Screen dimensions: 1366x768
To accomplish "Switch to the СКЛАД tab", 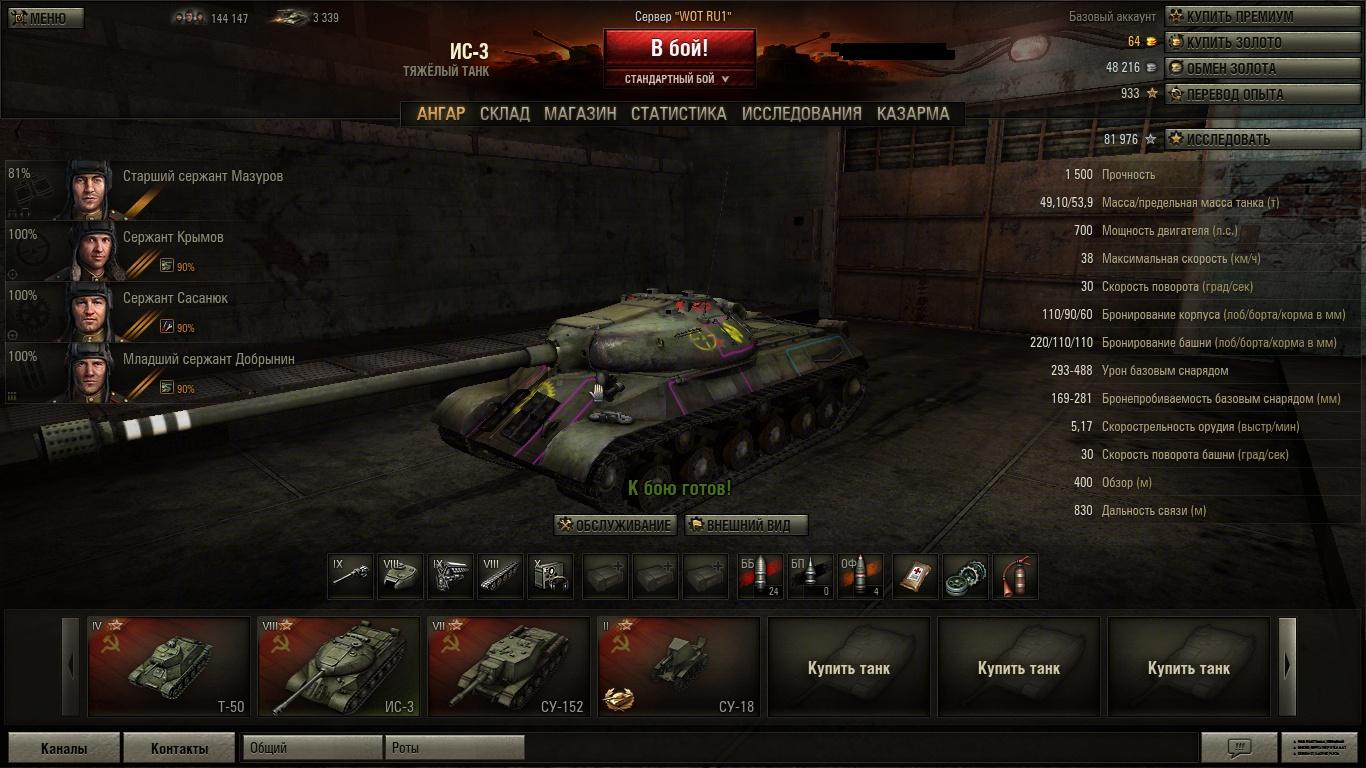I will click(x=505, y=114).
